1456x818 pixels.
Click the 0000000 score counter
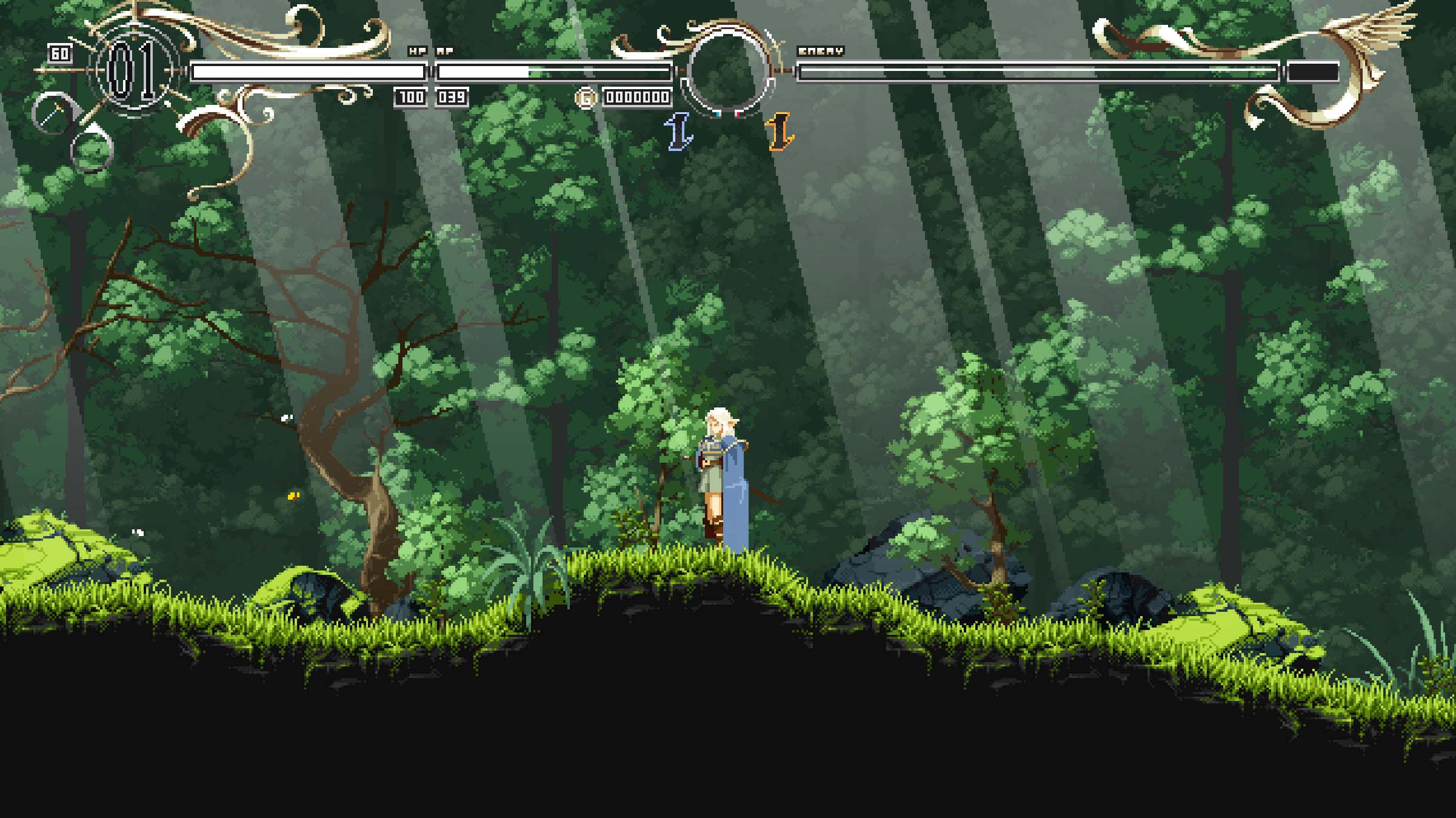638,97
